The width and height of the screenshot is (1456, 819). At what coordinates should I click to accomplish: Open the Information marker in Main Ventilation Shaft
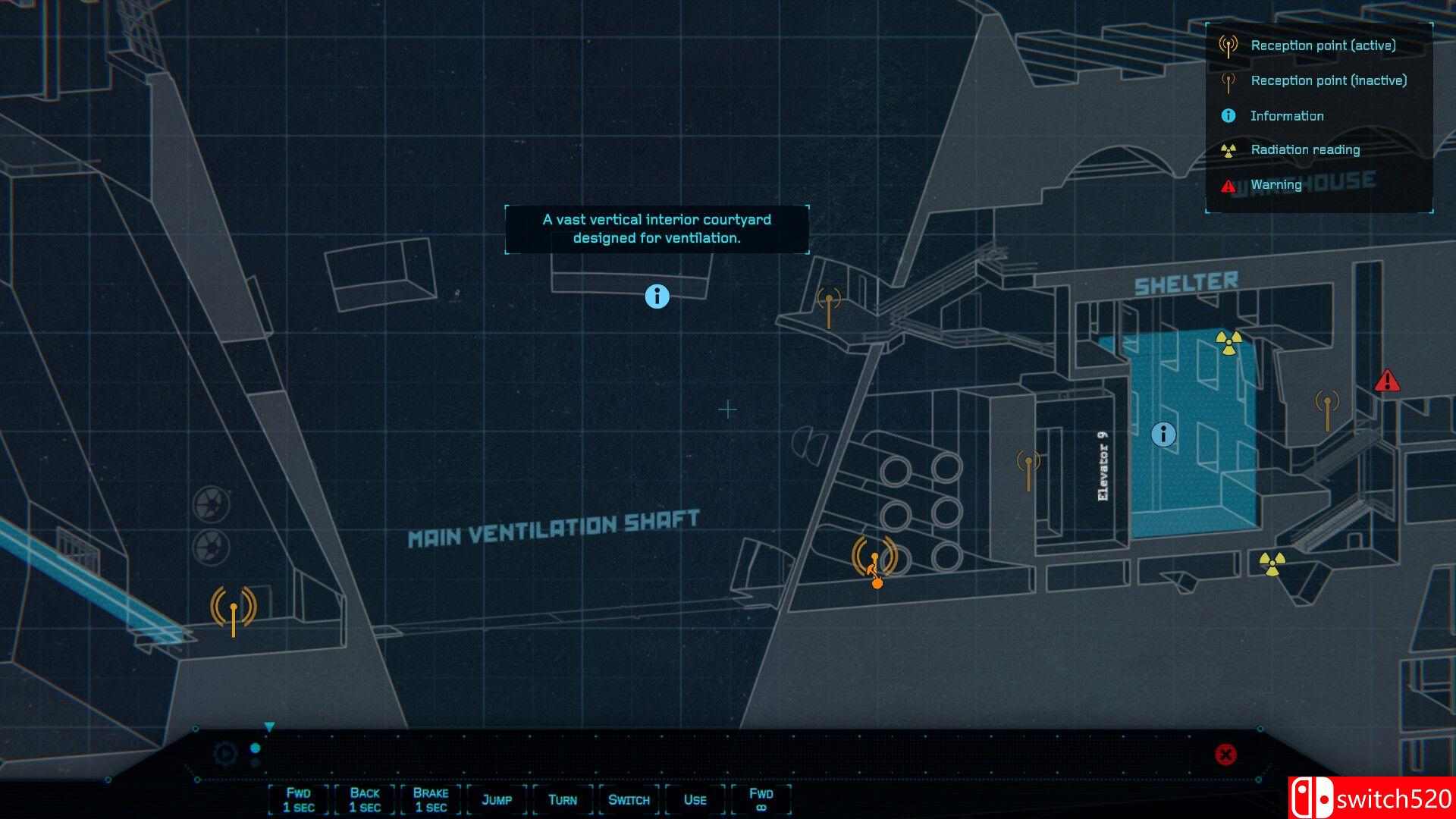click(x=657, y=297)
